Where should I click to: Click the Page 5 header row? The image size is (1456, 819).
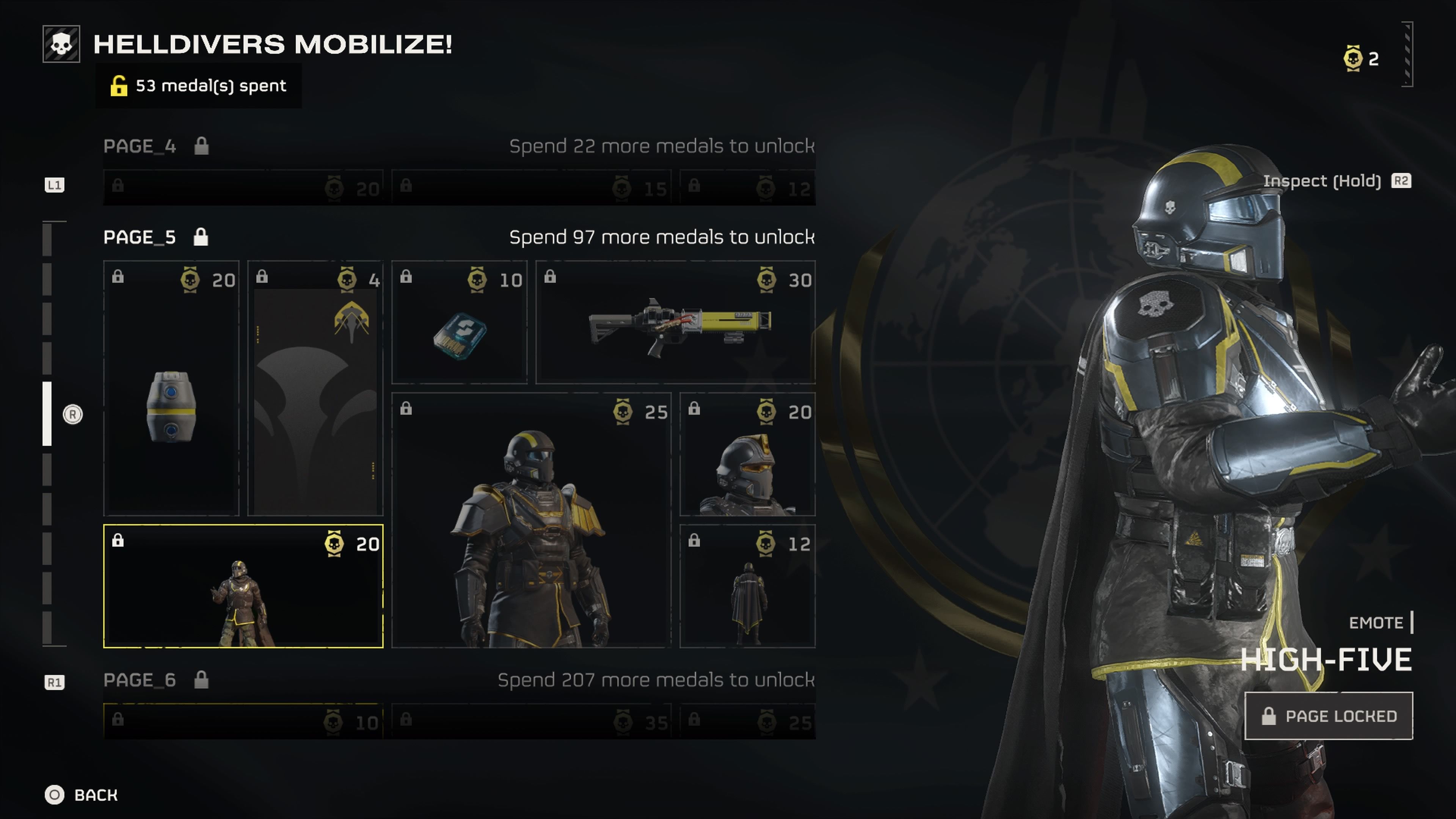coord(139,237)
